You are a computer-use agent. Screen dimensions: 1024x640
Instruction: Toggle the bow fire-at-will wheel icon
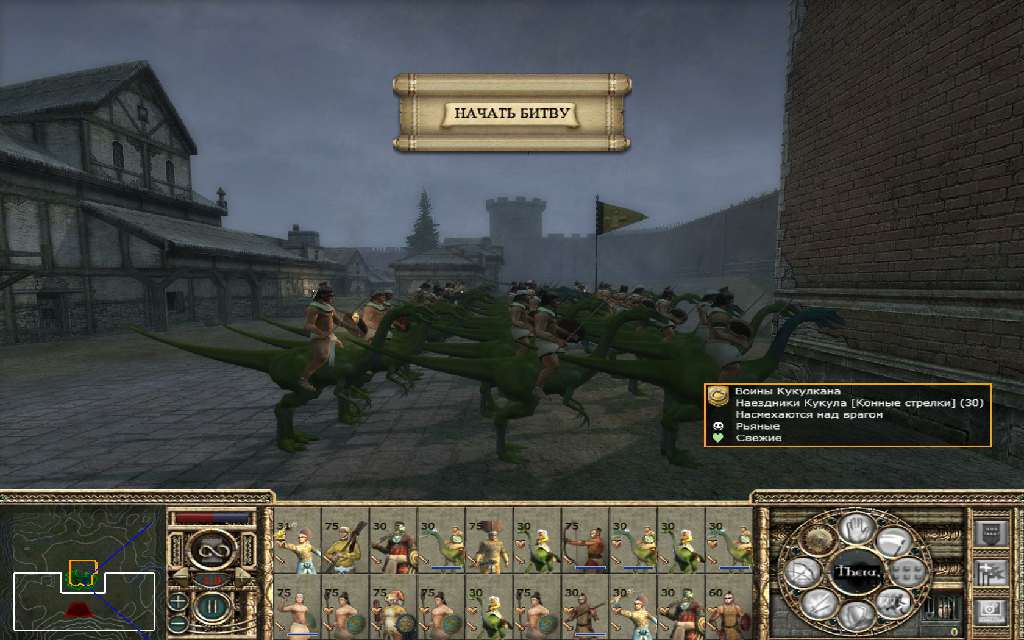803,572
